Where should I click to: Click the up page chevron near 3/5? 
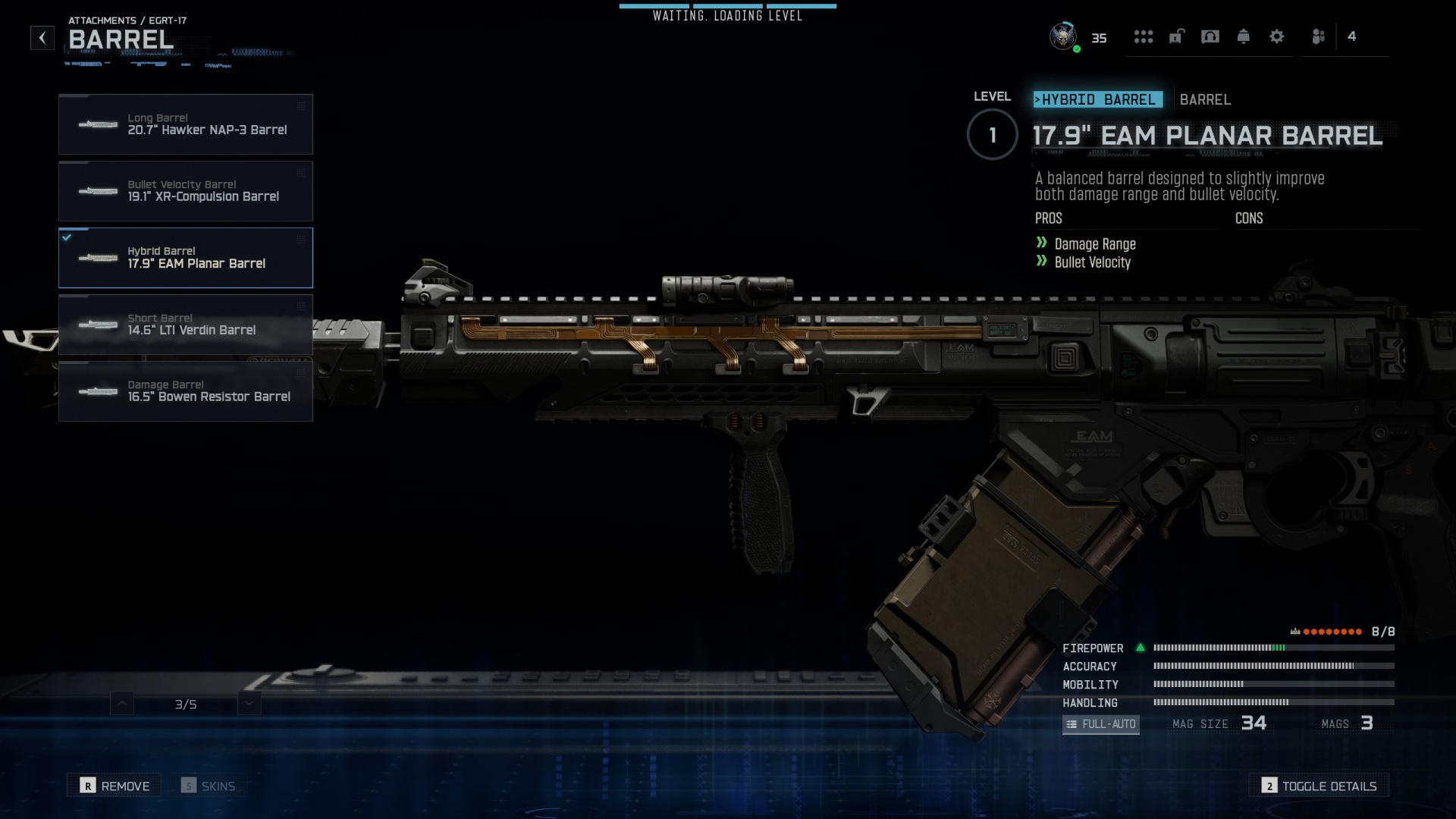[x=121, y=703]
